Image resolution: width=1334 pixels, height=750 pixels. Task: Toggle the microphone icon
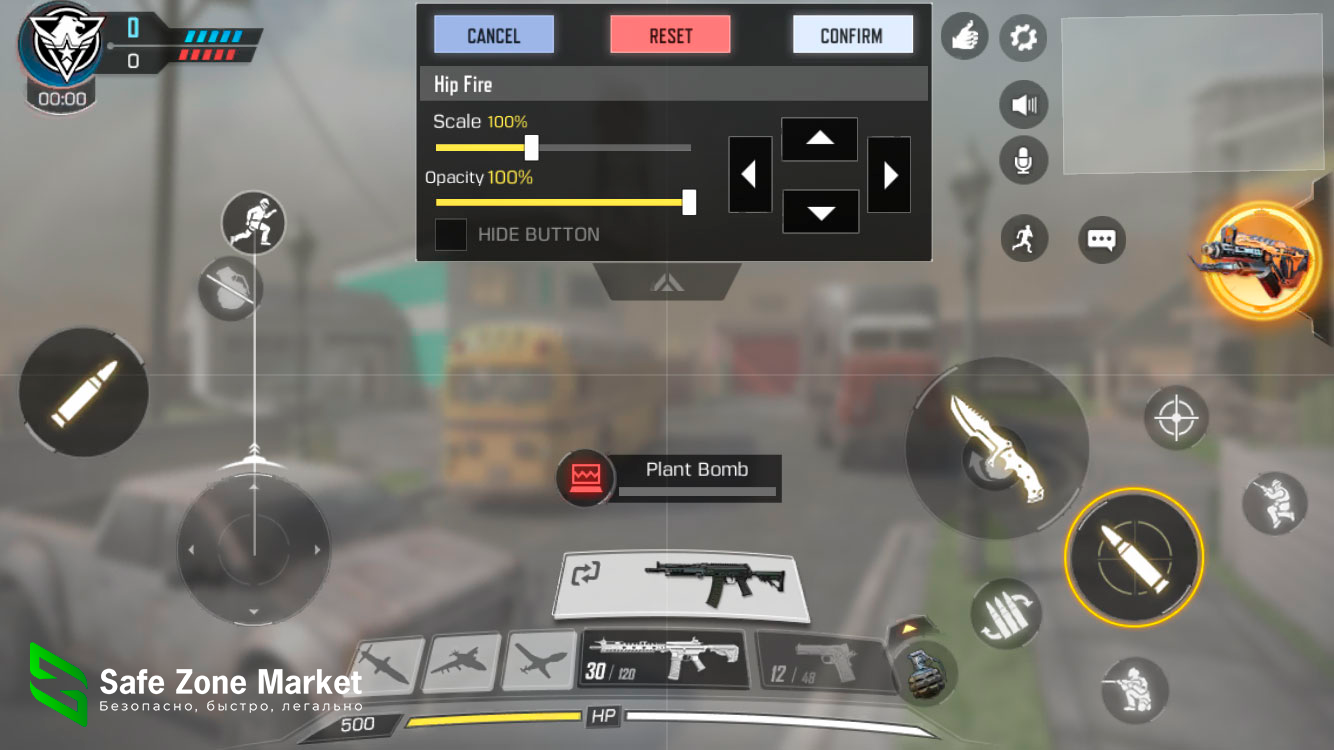[x=1023, y=161]
